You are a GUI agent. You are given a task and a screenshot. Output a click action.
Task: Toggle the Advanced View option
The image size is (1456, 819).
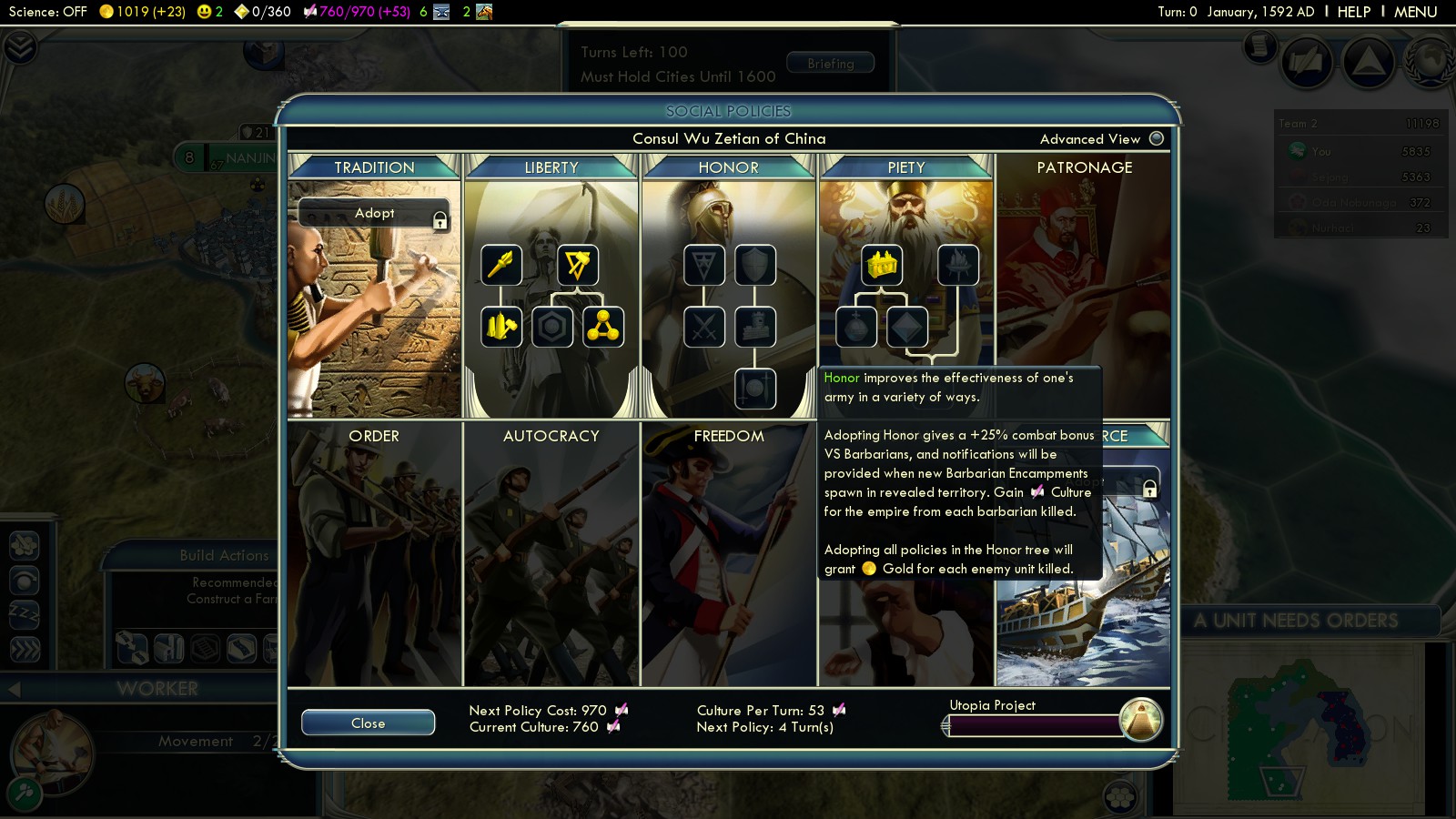[1157, 138]
